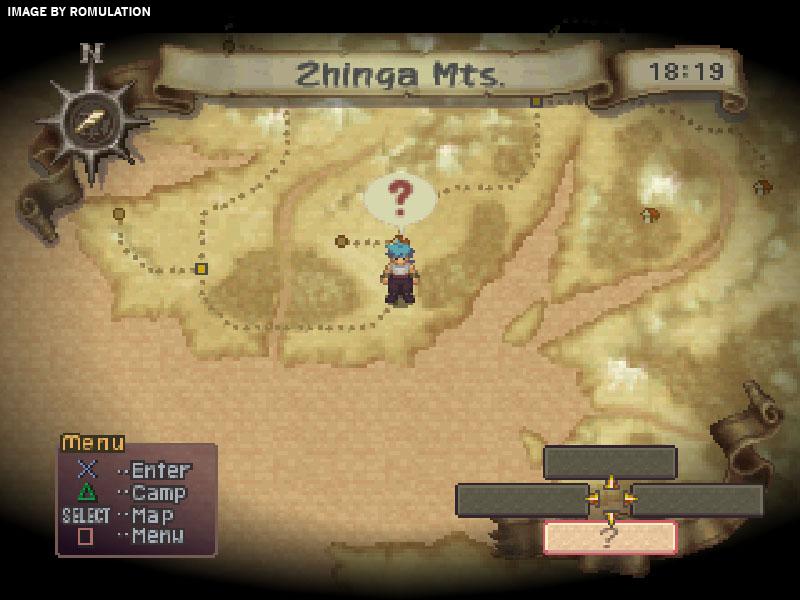Select the yellow square waypoint beneath the location banner
The height and width of the screenshot is (600, 800).
coord(536,101)
